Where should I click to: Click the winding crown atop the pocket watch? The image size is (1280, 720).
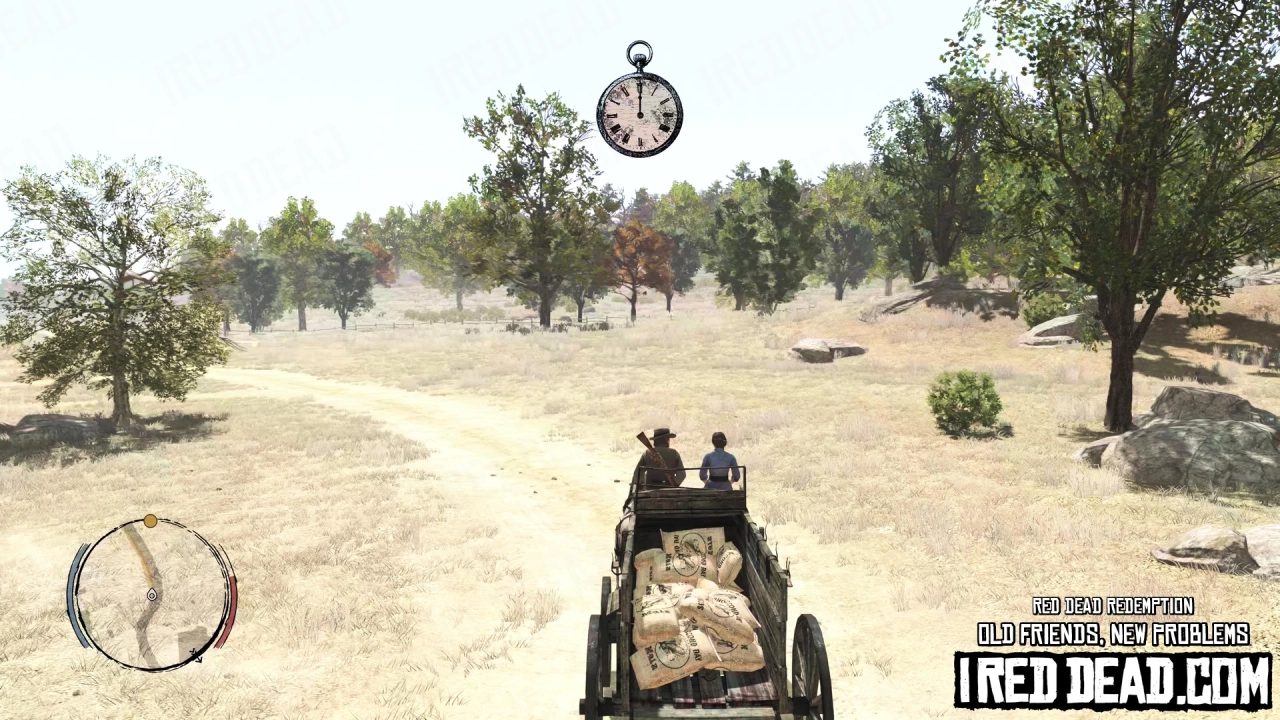637,60
